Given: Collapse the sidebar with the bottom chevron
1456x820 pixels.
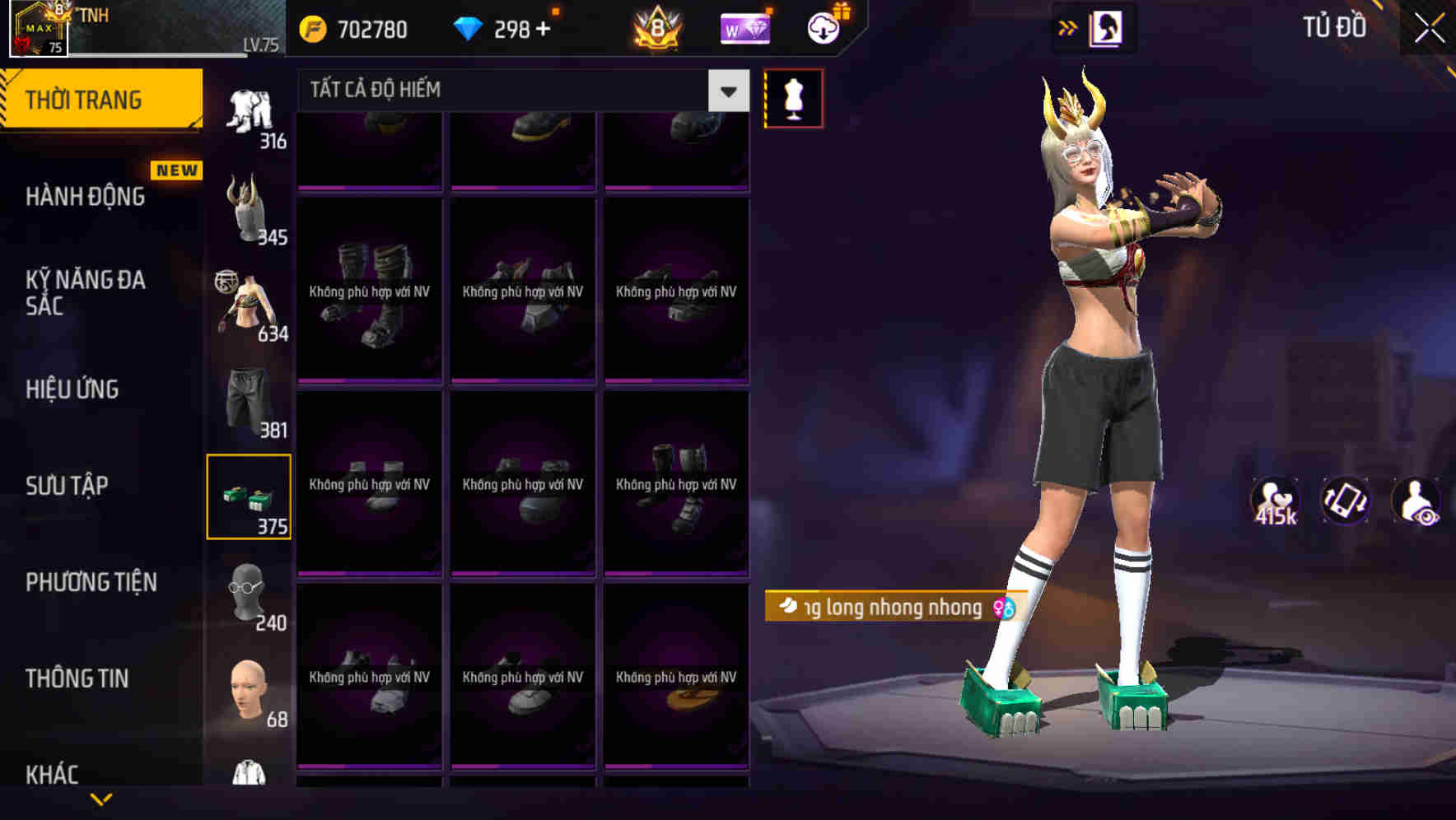Looking at the screenshot, I should [102, 797].
